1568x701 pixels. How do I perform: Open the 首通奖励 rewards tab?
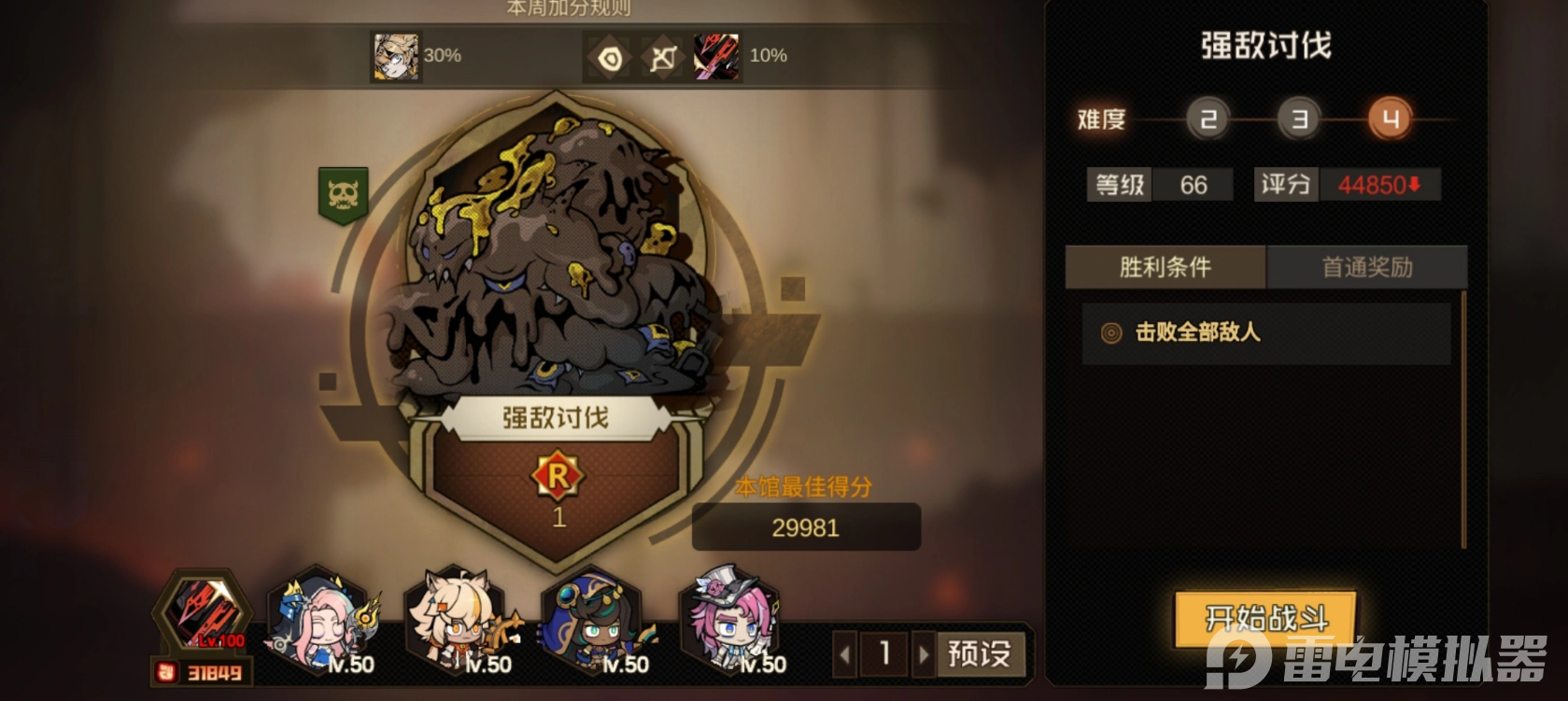point(1366,268)
